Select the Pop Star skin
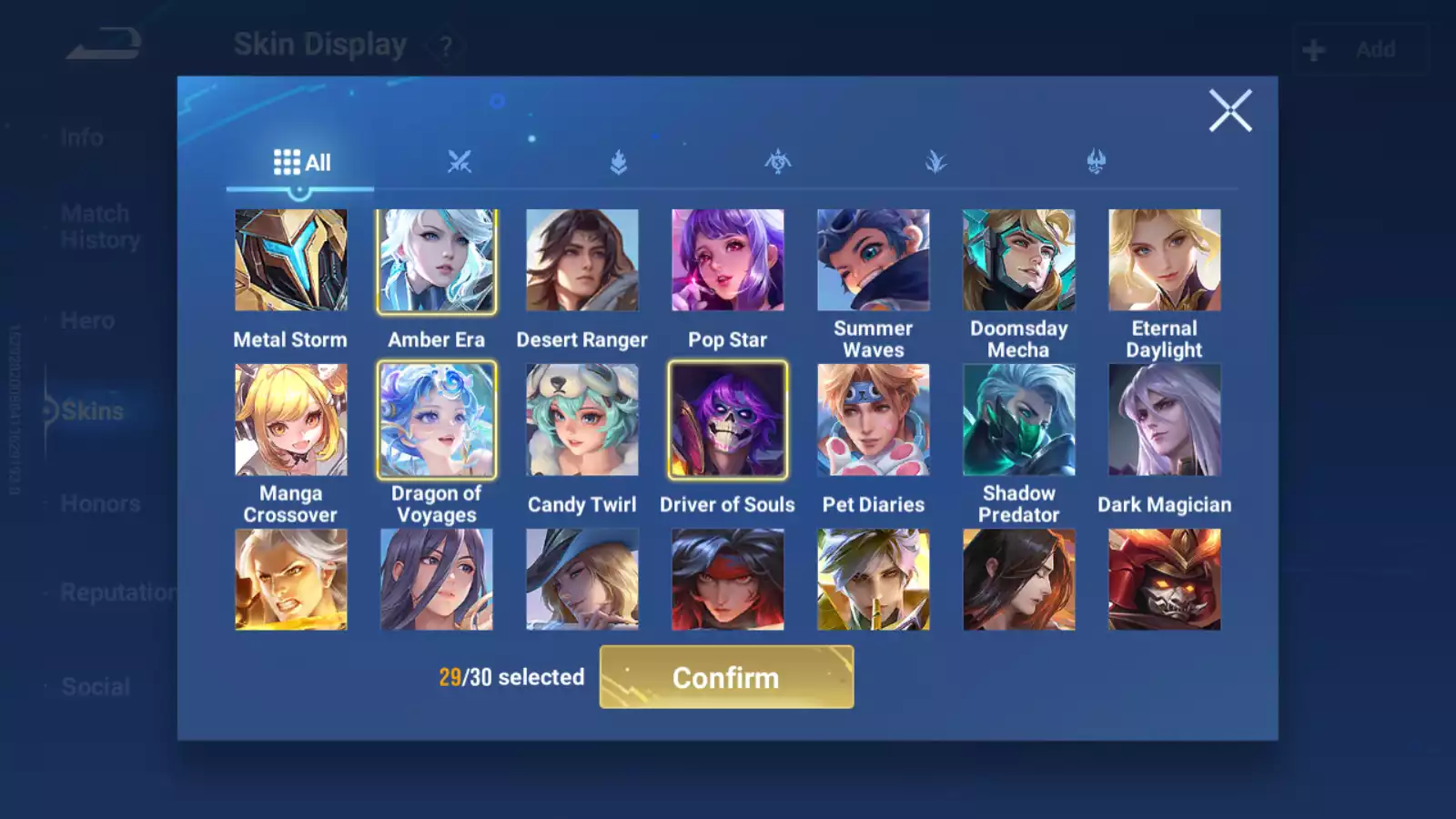The height and width of the screenshot is (819, 1456). [727, 261]
